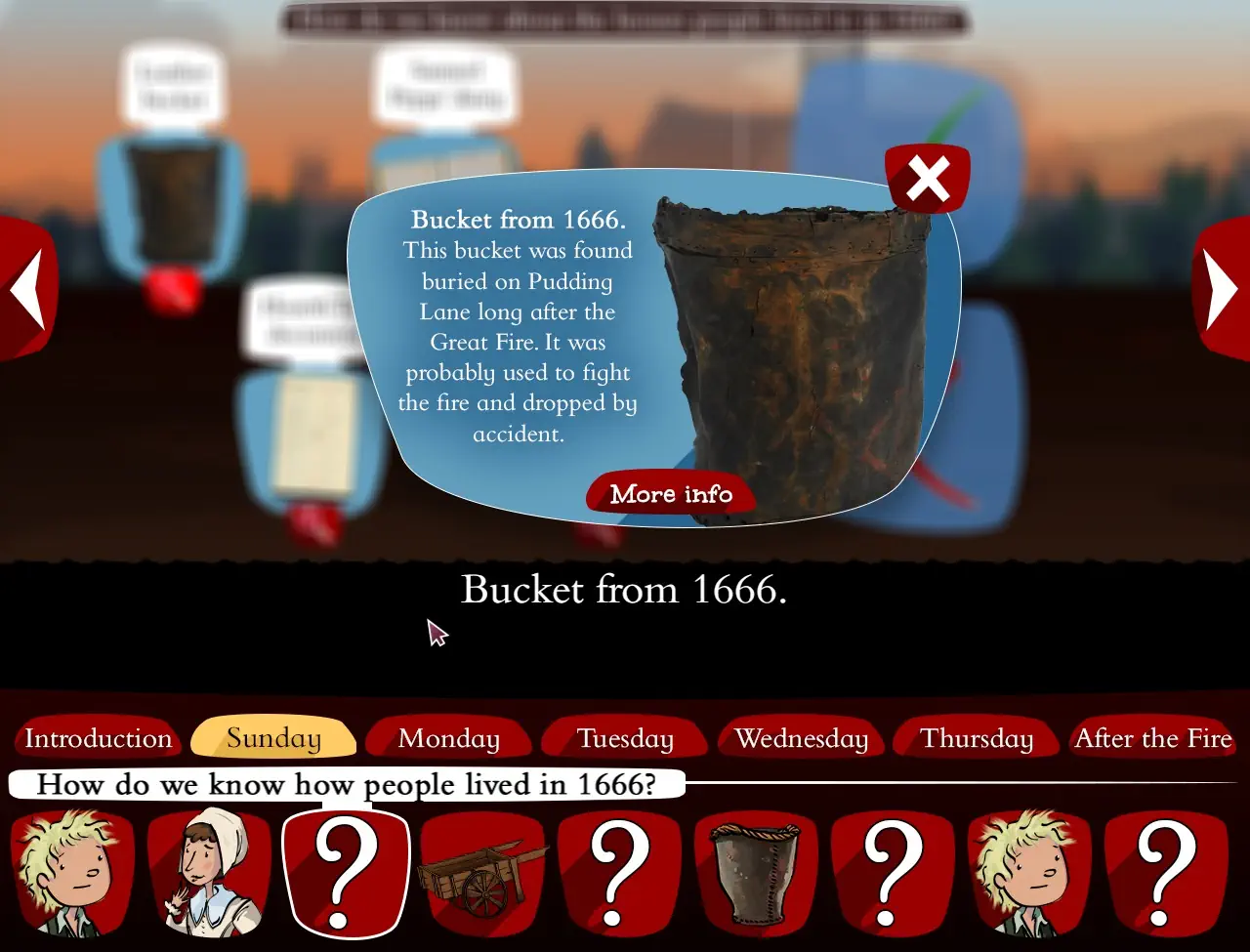Viewport: 1250px width, 952px height.
Task: Open the Wednesday tab
Action: [800, 739]
